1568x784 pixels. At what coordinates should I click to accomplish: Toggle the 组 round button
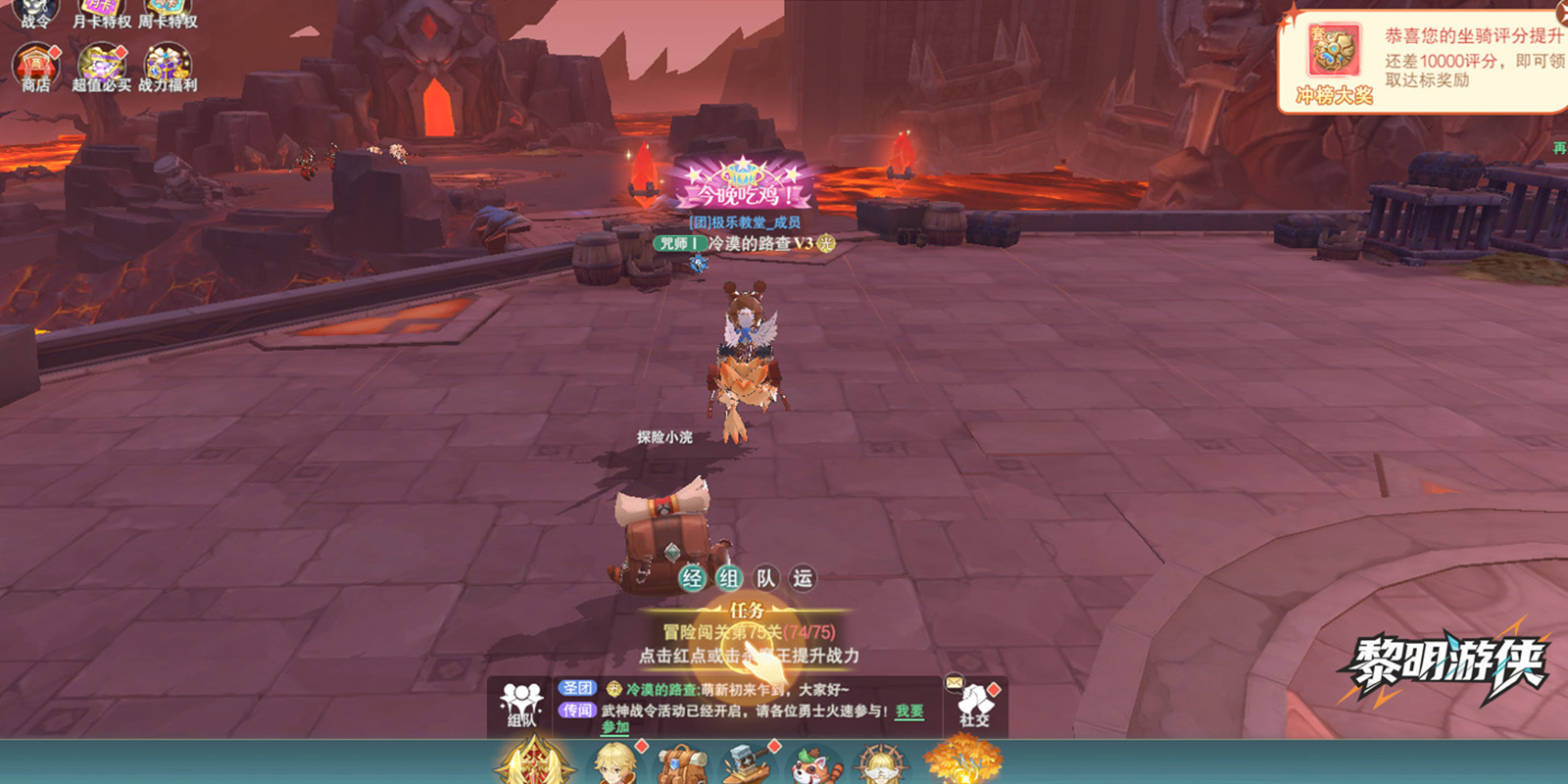(728, 578)
